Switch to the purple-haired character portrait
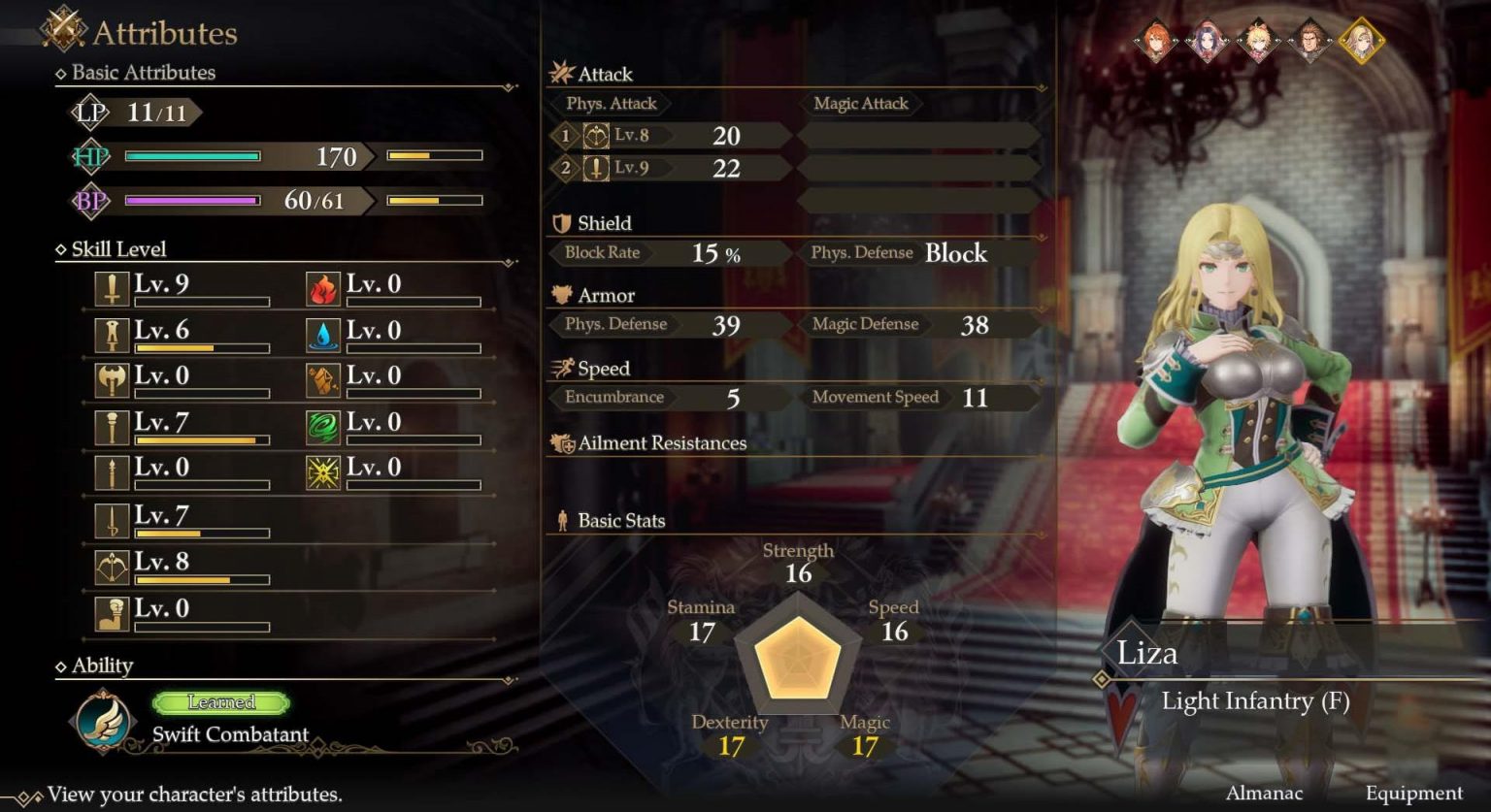 point(1207,43)
